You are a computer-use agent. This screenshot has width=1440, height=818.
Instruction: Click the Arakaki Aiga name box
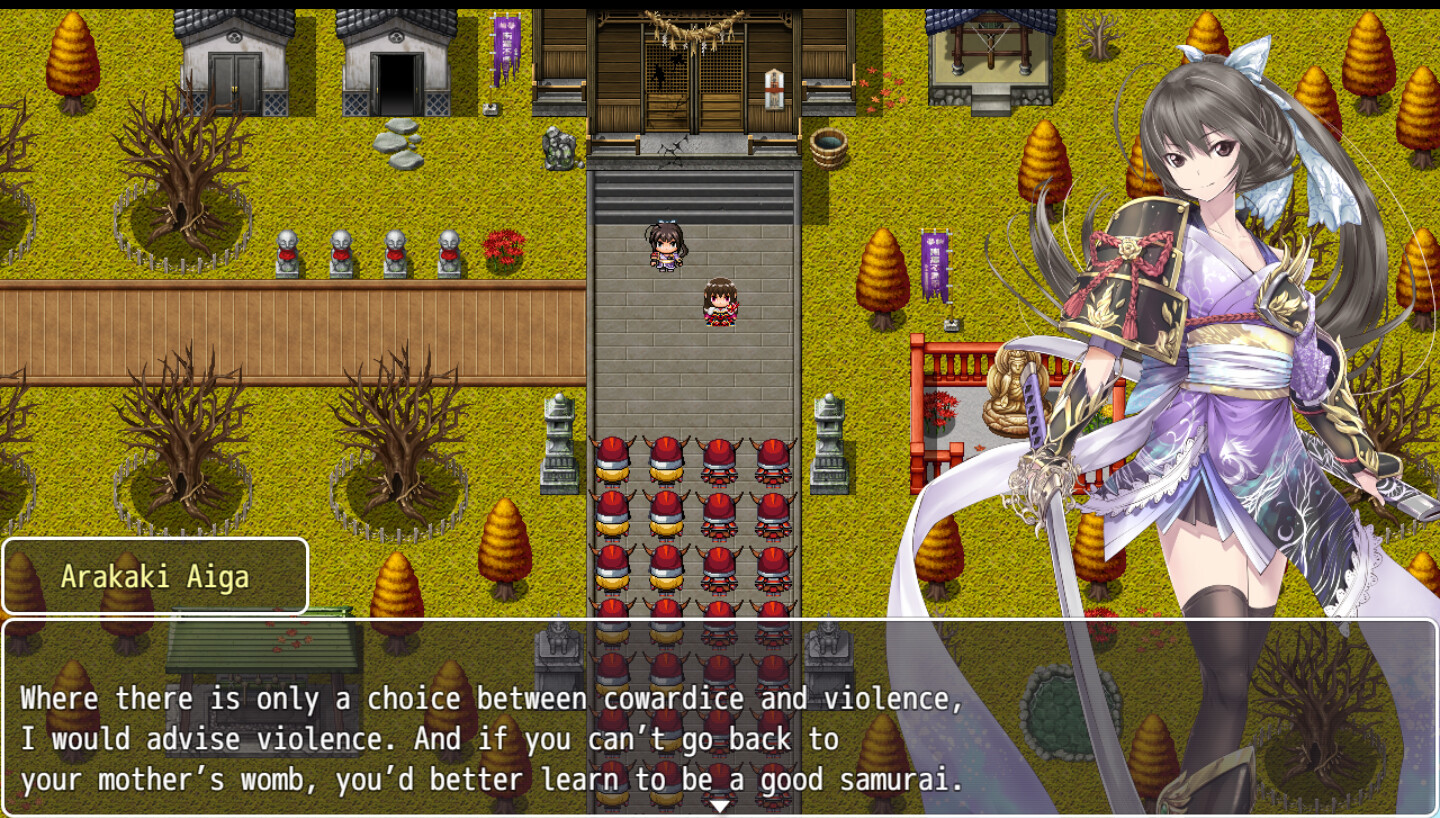coord(155,576)
